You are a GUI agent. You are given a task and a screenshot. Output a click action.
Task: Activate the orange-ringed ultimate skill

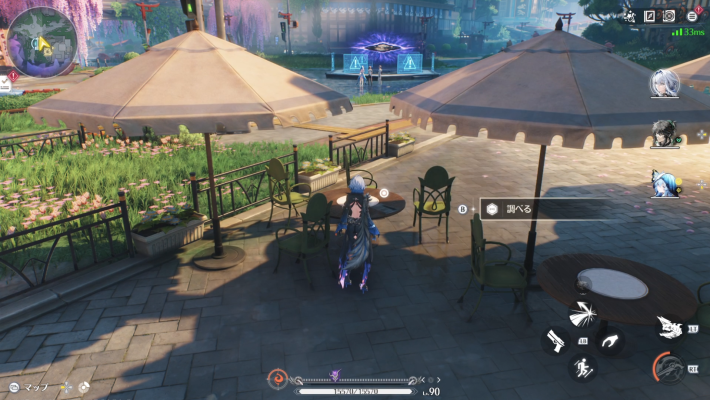[668, 368]
